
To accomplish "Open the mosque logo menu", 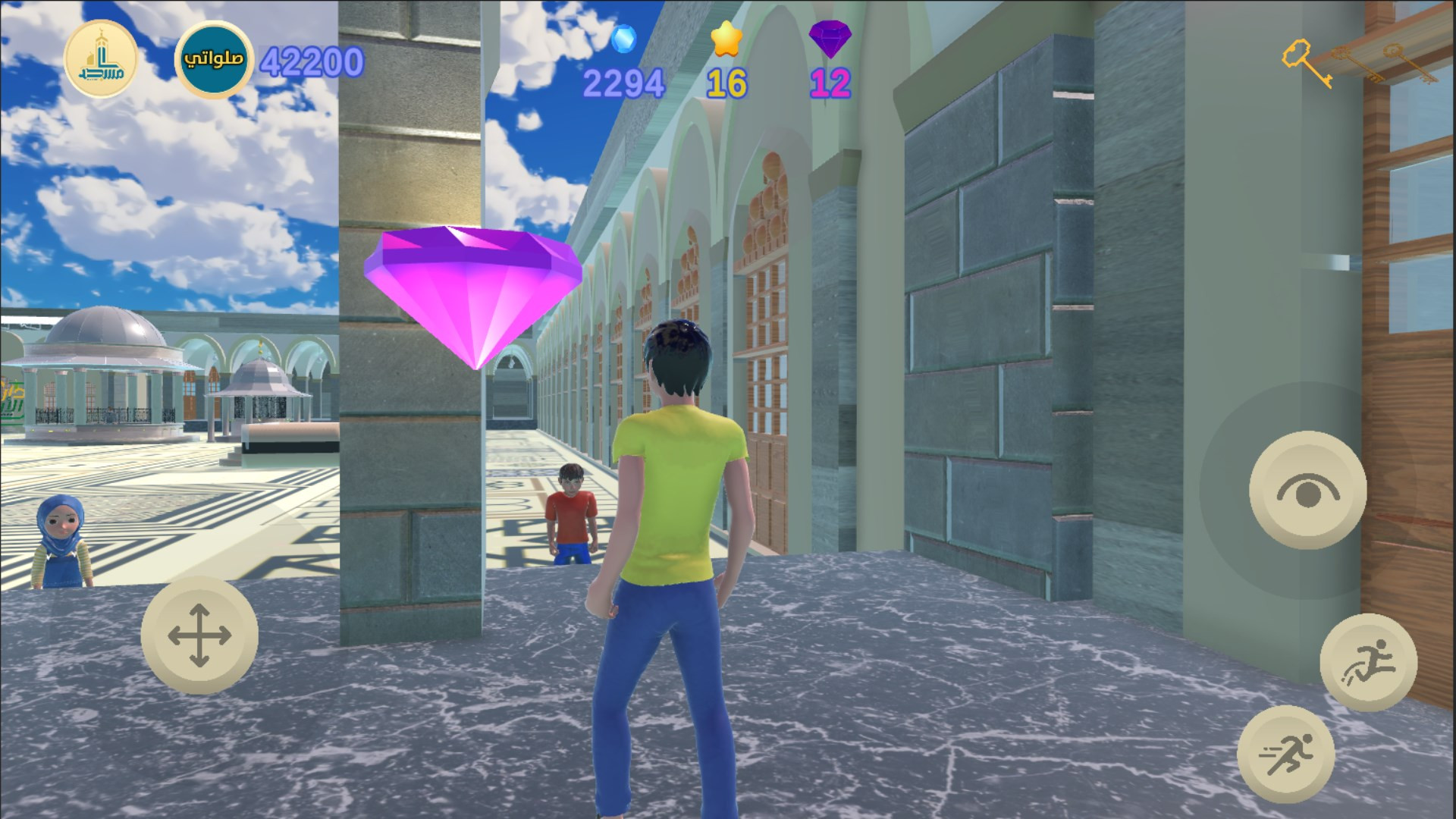I will coord(100,59).
